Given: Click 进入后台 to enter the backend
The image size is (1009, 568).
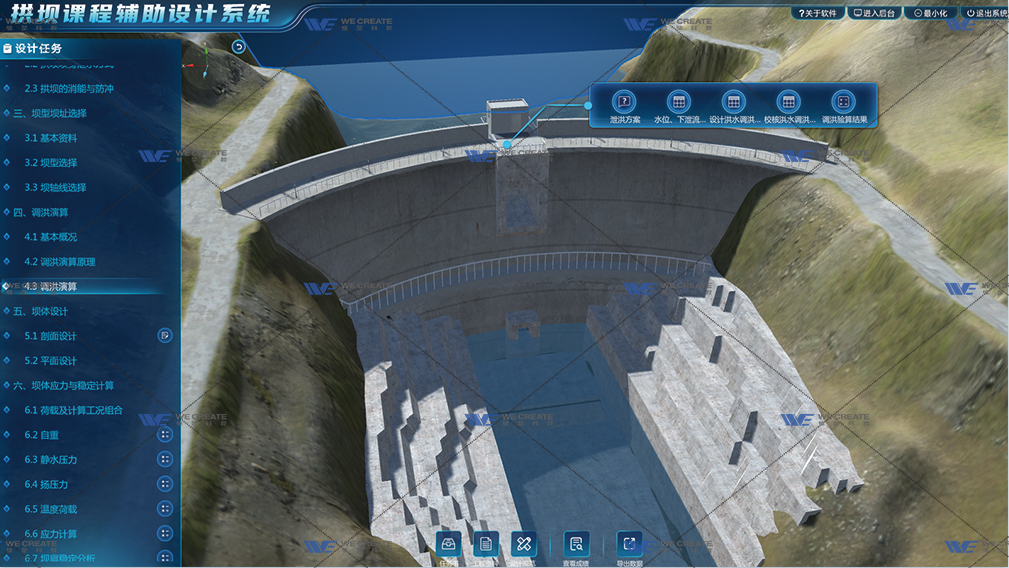Looking at the screenshot, I should [873, 13].
